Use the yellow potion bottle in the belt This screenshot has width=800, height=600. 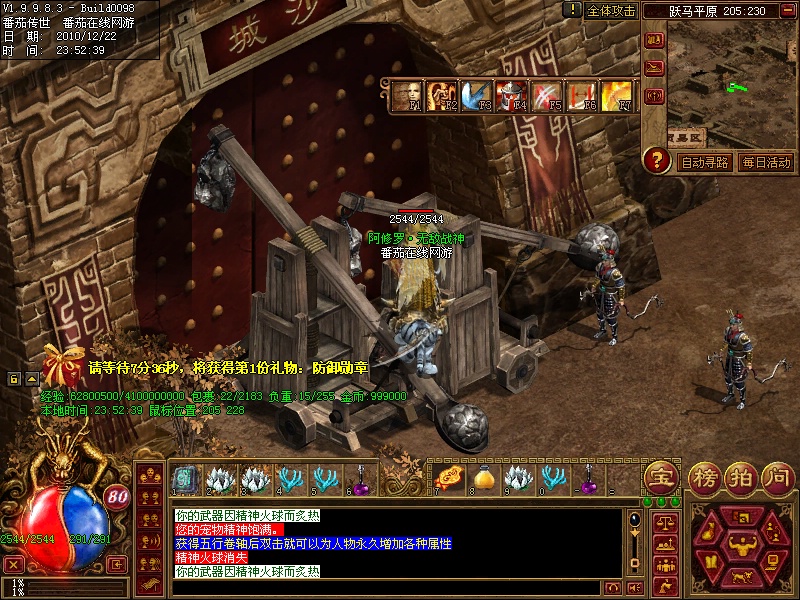click(x=483, y=478)
